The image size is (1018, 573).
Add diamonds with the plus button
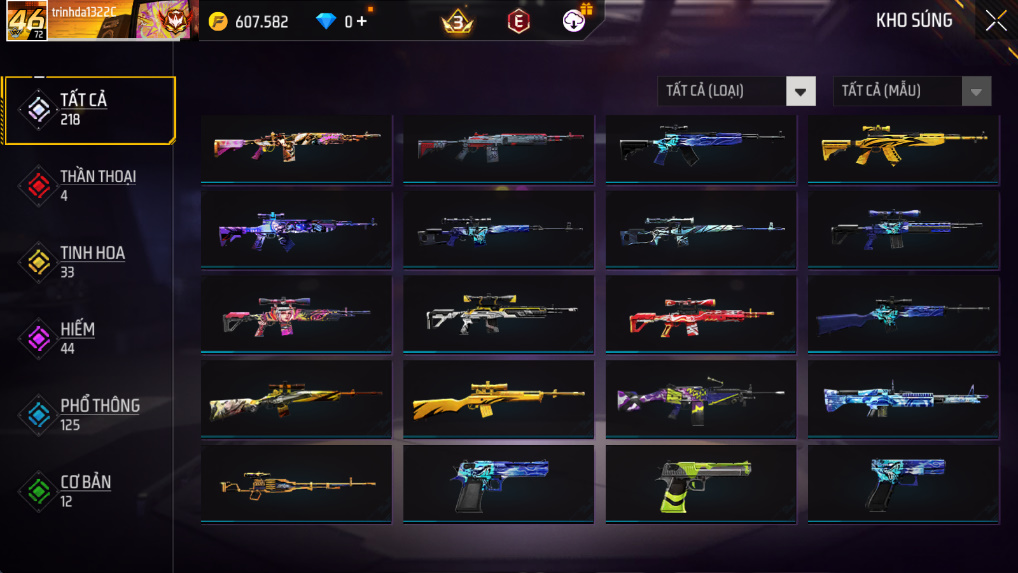[361, 21]
